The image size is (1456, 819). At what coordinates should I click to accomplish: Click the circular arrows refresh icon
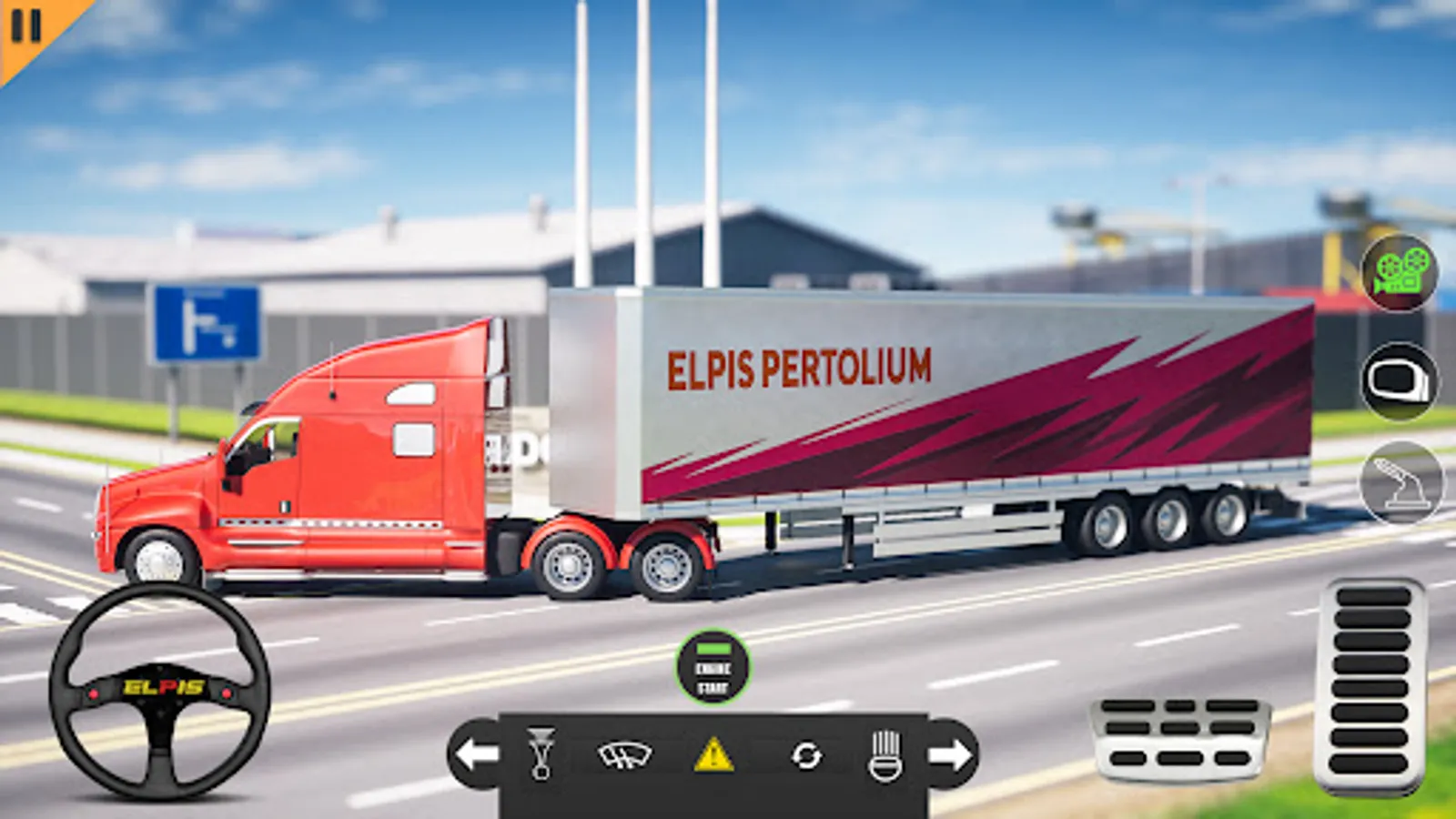(x=806, y=754)
